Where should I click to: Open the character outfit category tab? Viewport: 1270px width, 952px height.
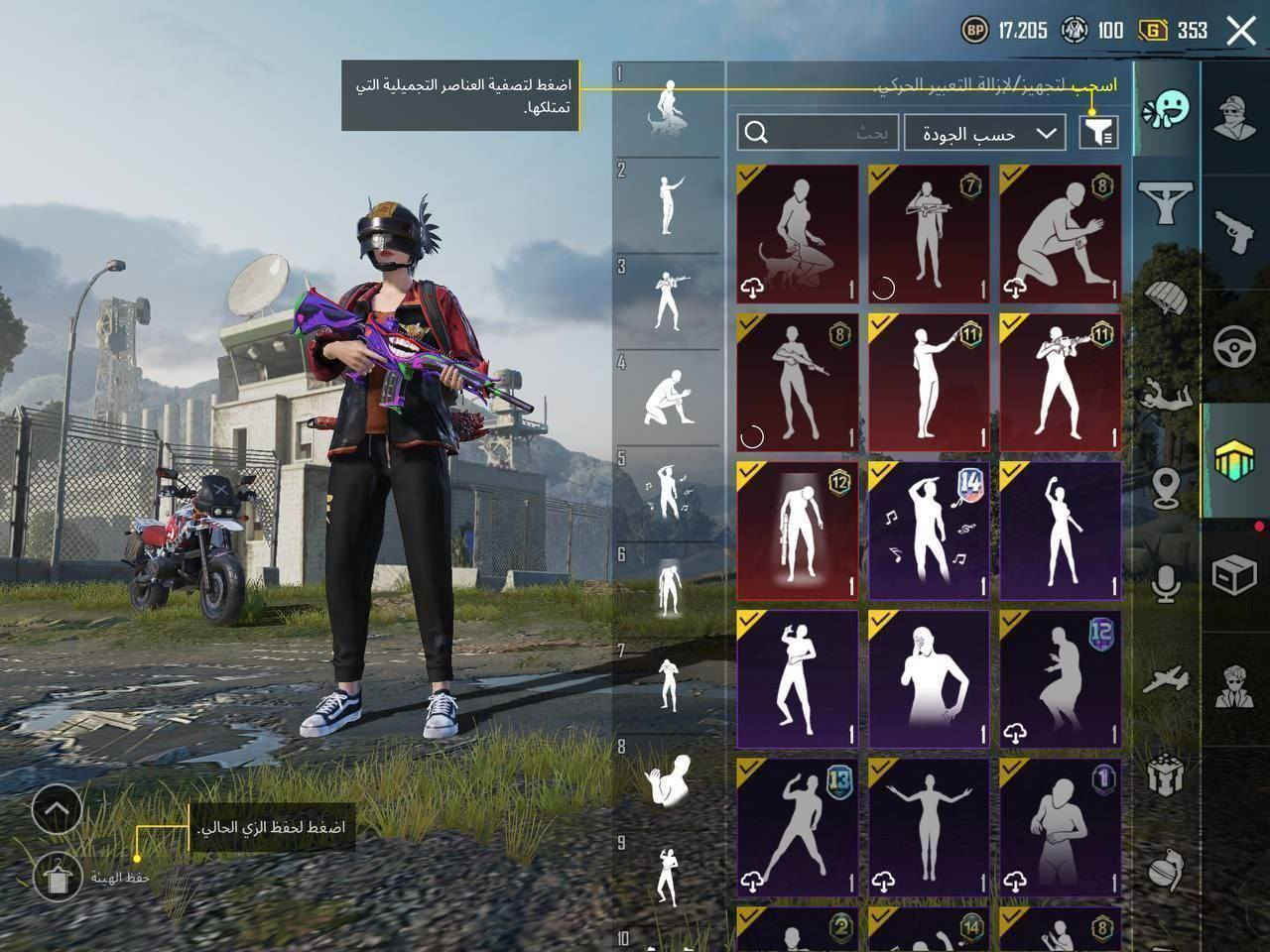[1234, 117]
